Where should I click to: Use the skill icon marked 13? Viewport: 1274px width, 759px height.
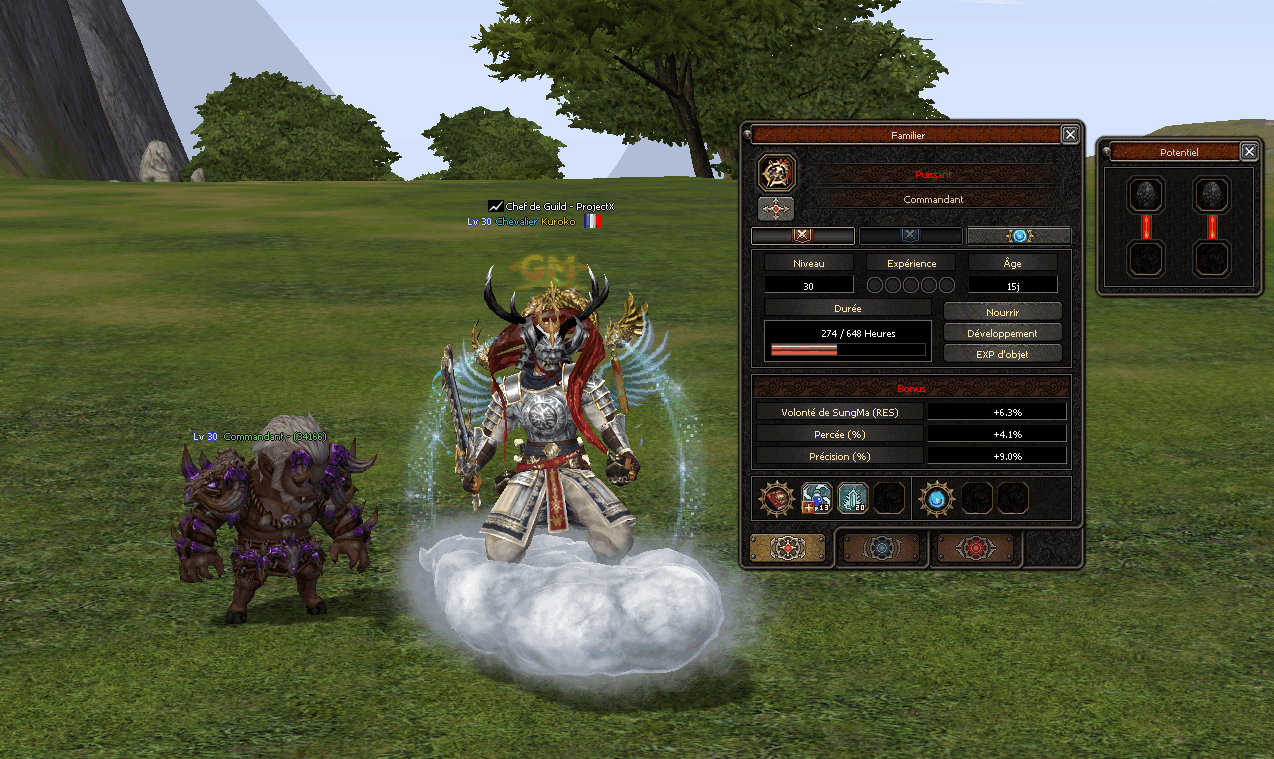pyautogui.click(x=817, y=498)
